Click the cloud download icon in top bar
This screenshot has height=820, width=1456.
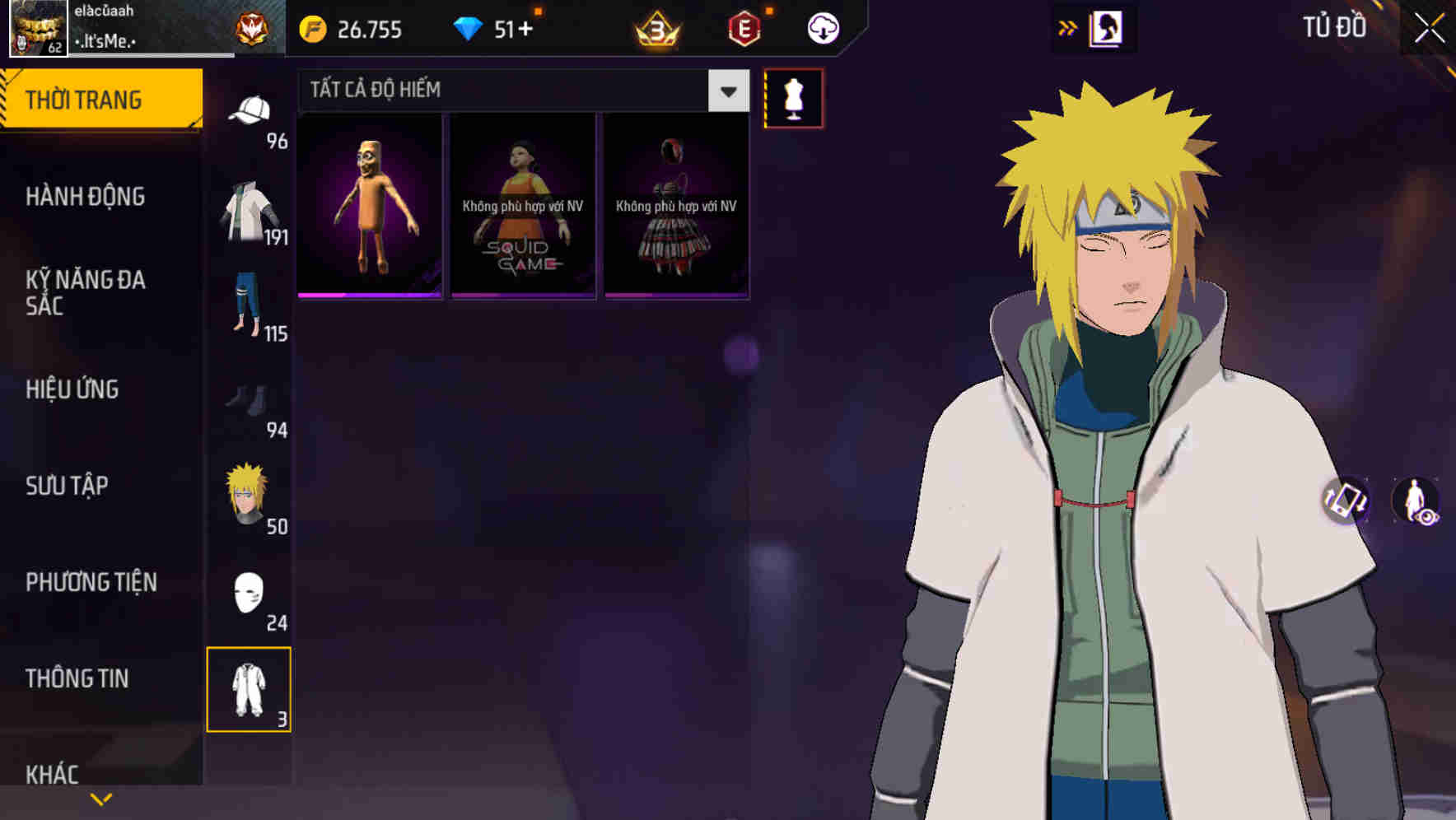[823, 28]
